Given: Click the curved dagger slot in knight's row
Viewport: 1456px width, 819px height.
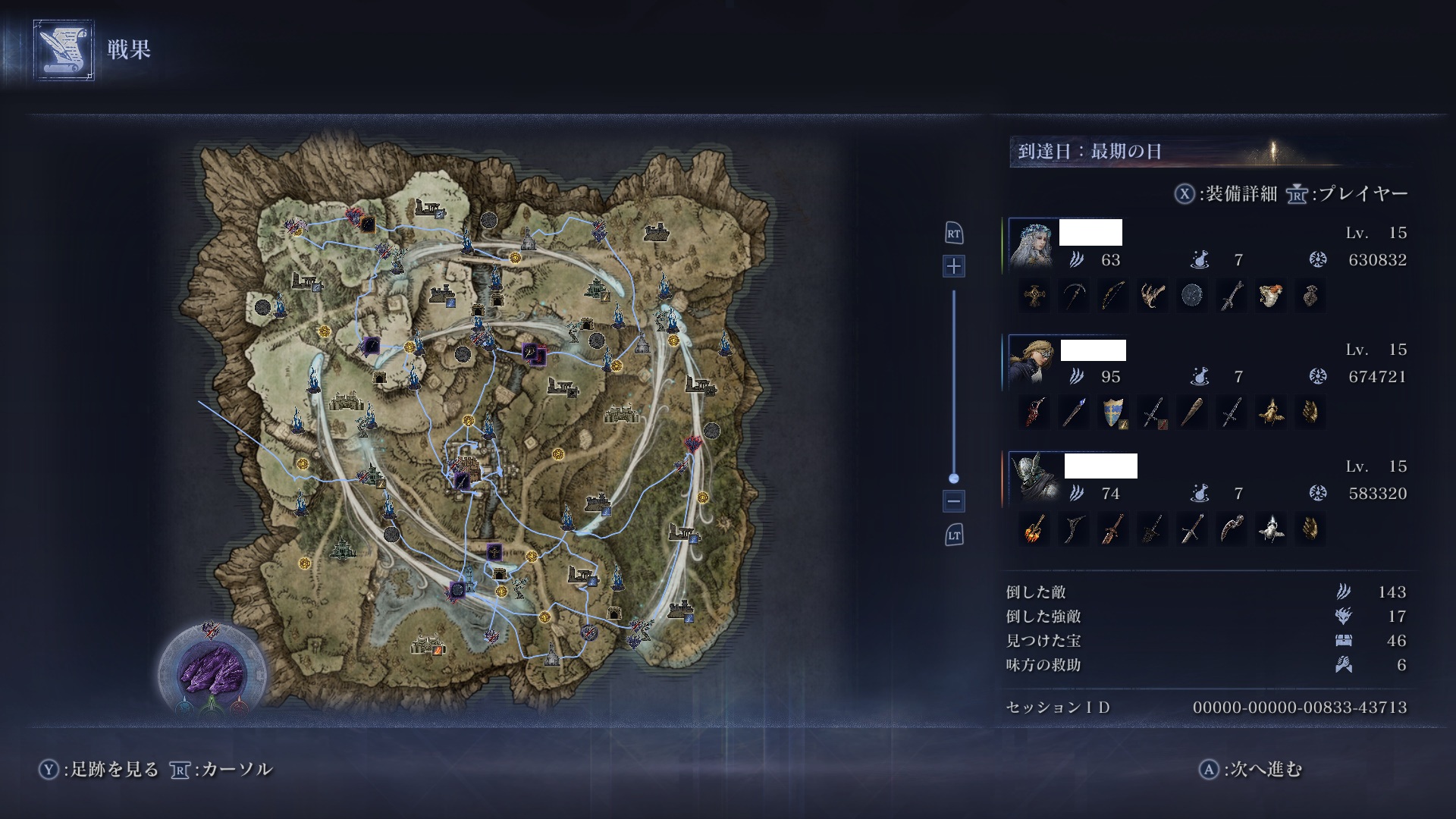Looking at the screenshot, I should 1232,529.
